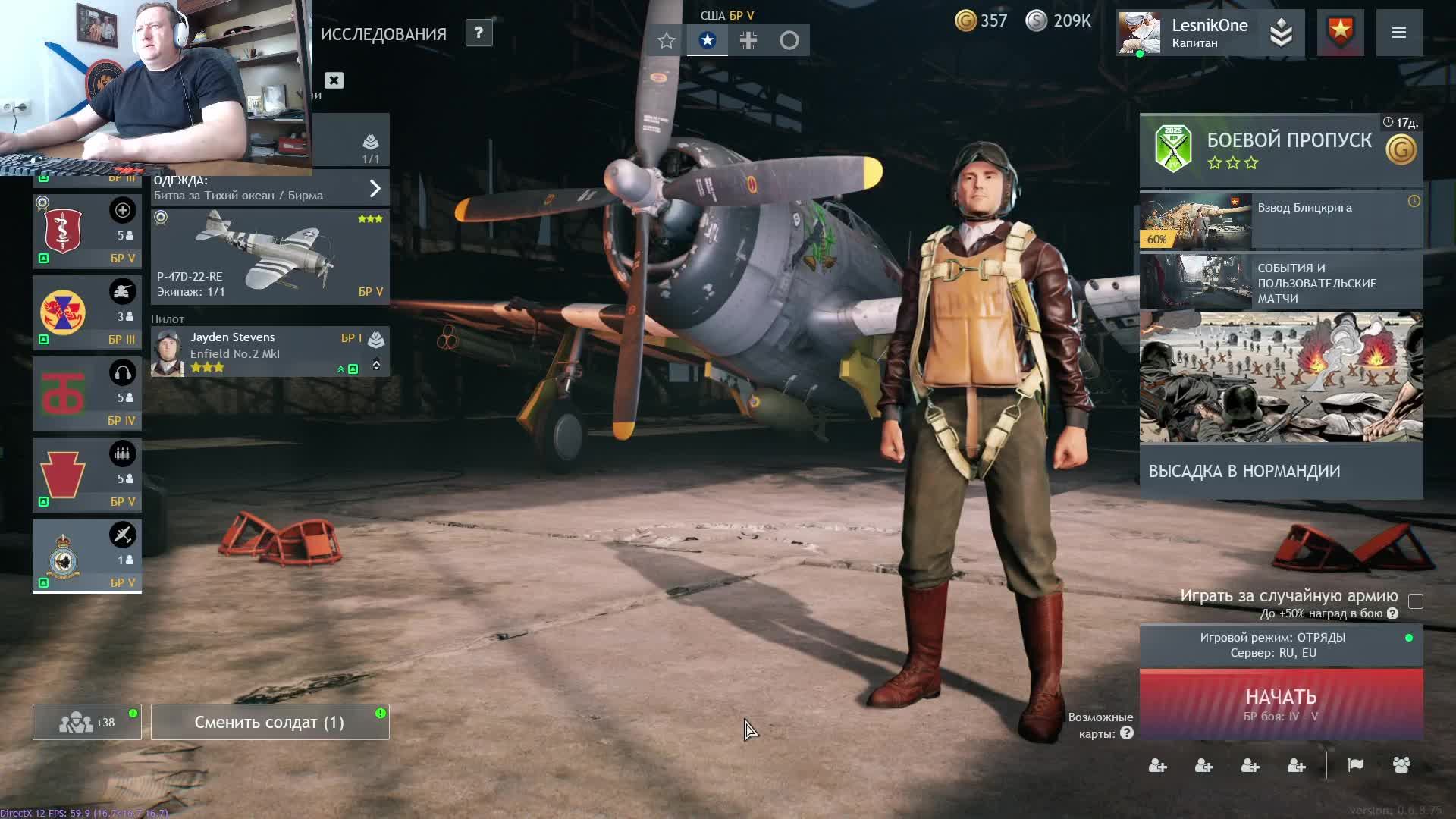Open the hamburger main menu
This screenshot has width=1456, height=819.
pos(1399,33)
